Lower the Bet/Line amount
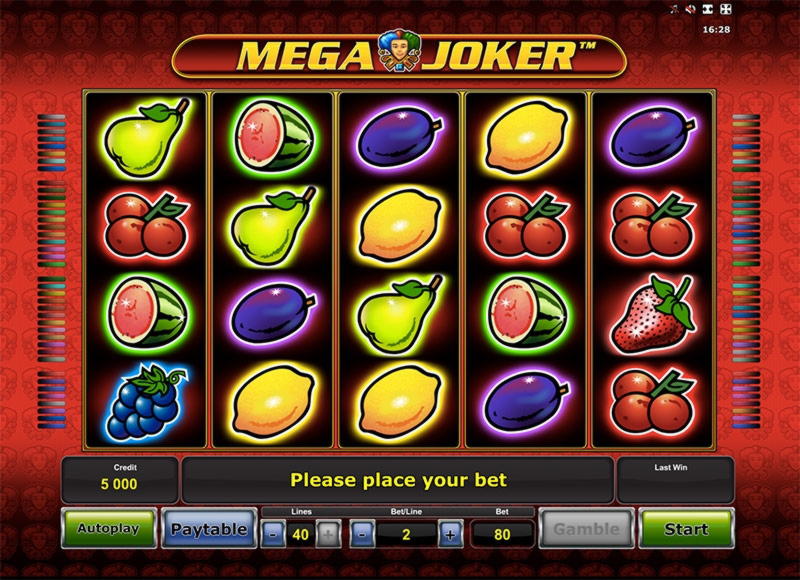This screenshot has width=800, height=580. point(362,533)
